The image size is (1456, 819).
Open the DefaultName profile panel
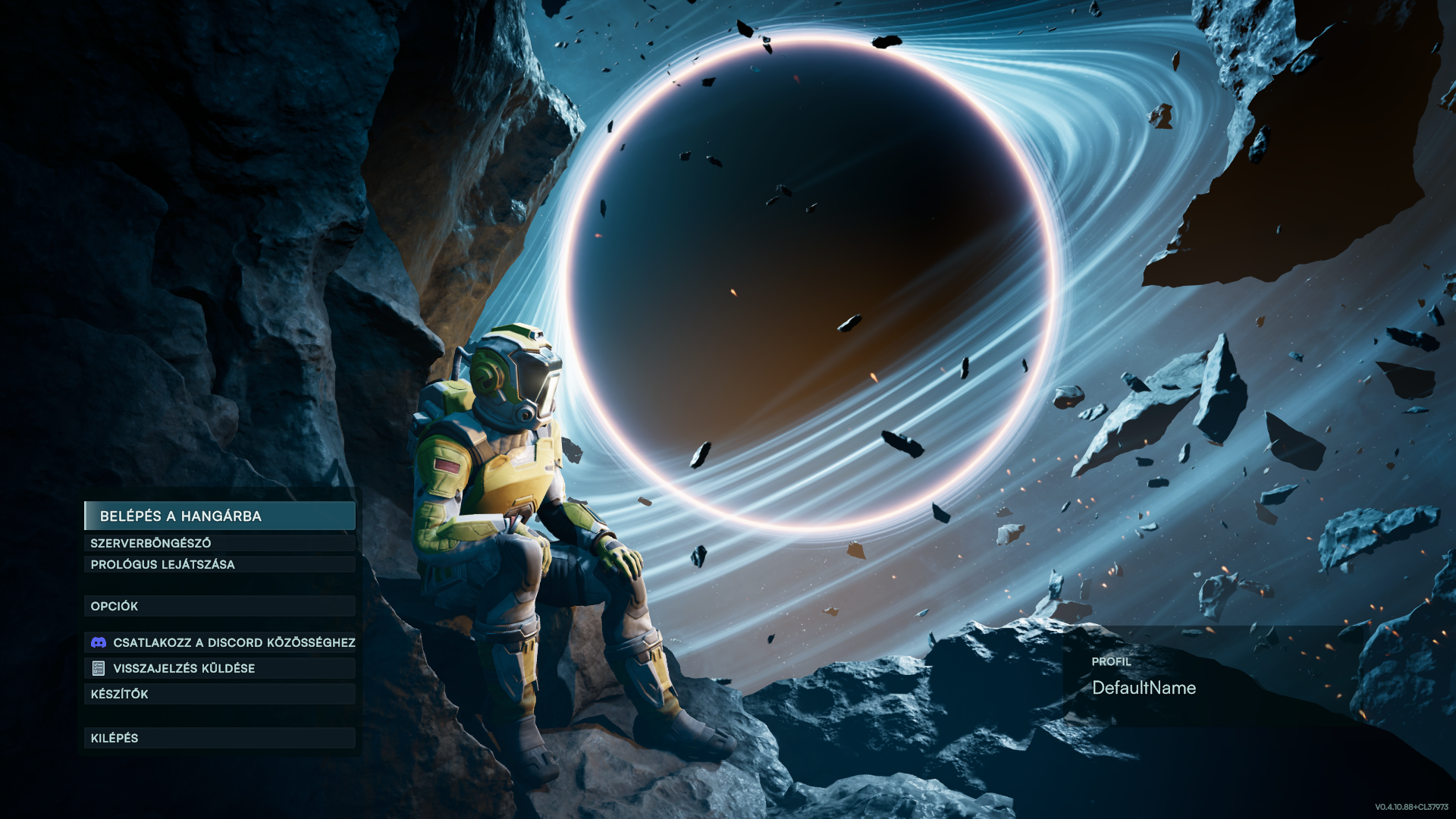[x=1144, y=688]
